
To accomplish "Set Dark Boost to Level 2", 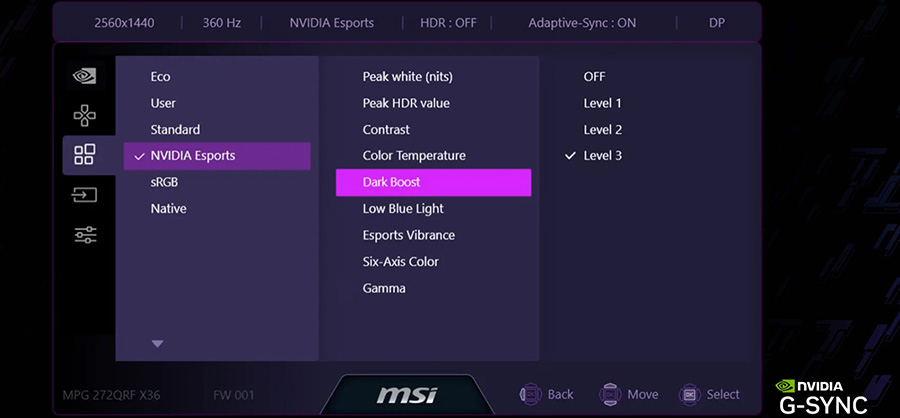I will pos(603,130).
